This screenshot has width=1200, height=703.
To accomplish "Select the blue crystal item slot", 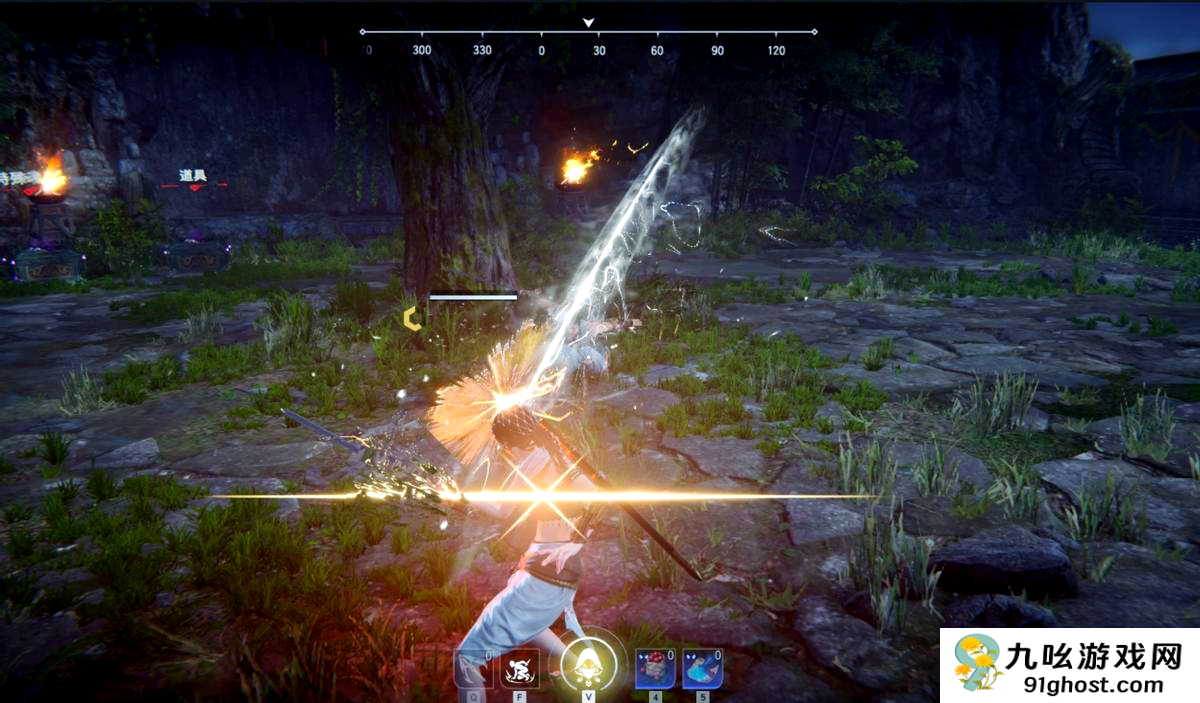I will tap(702, 668).
